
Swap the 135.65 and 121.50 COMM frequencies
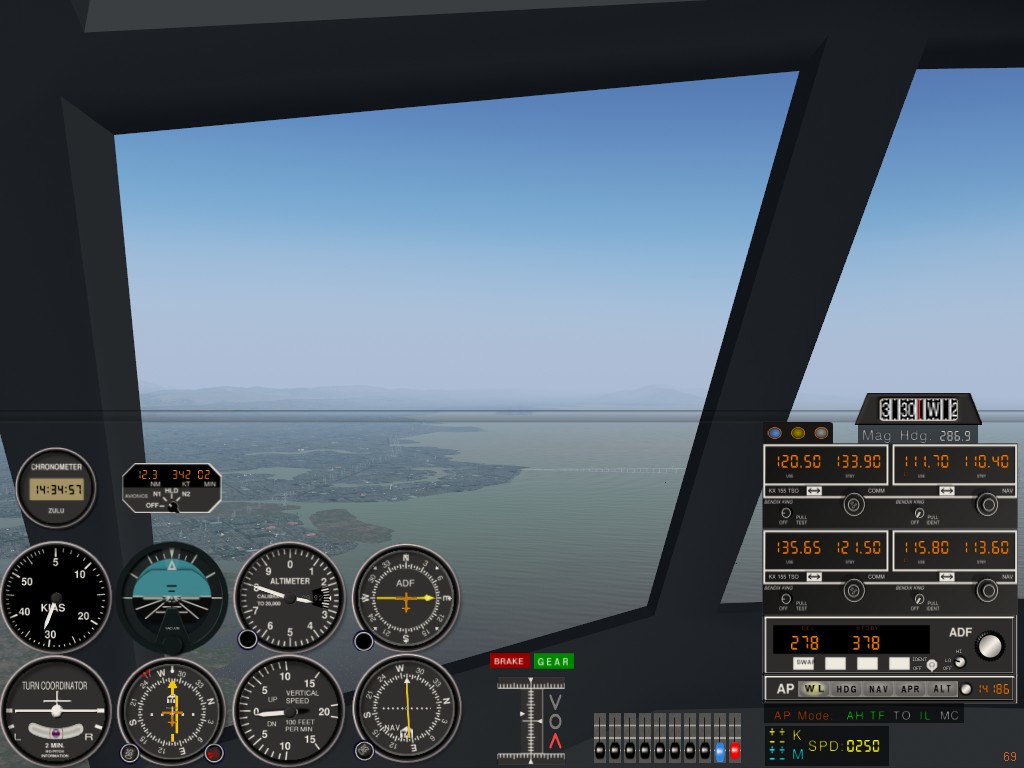point(813,577)
